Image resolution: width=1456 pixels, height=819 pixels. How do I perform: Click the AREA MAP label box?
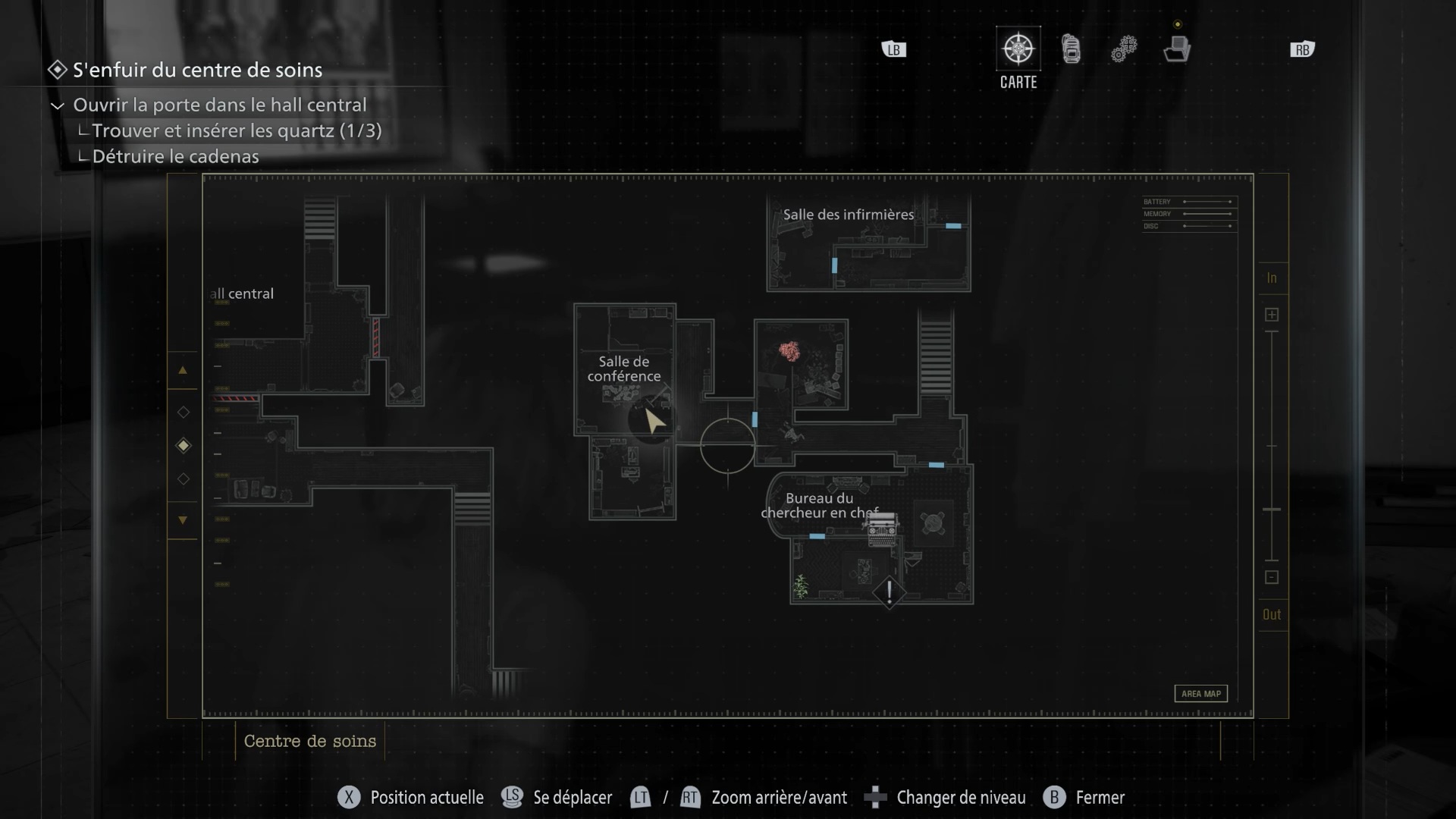(x=1200, y=694)
